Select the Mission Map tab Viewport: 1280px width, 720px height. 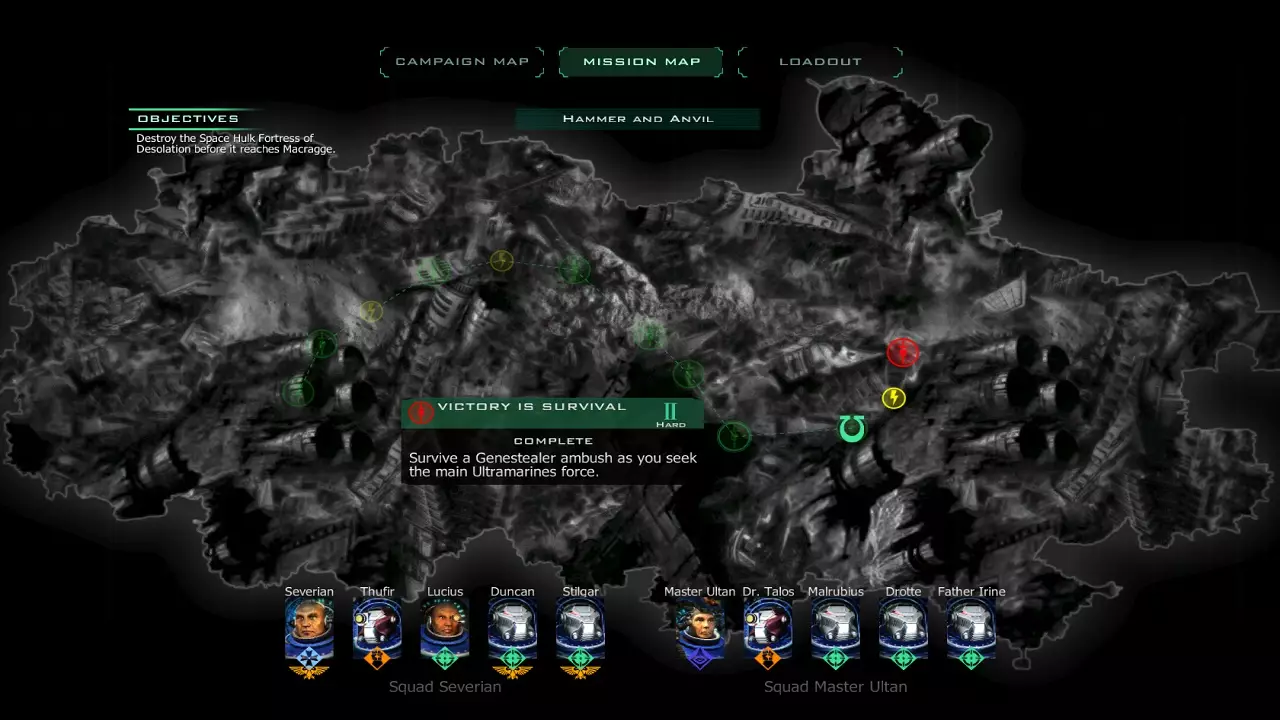tap(640, 61)
